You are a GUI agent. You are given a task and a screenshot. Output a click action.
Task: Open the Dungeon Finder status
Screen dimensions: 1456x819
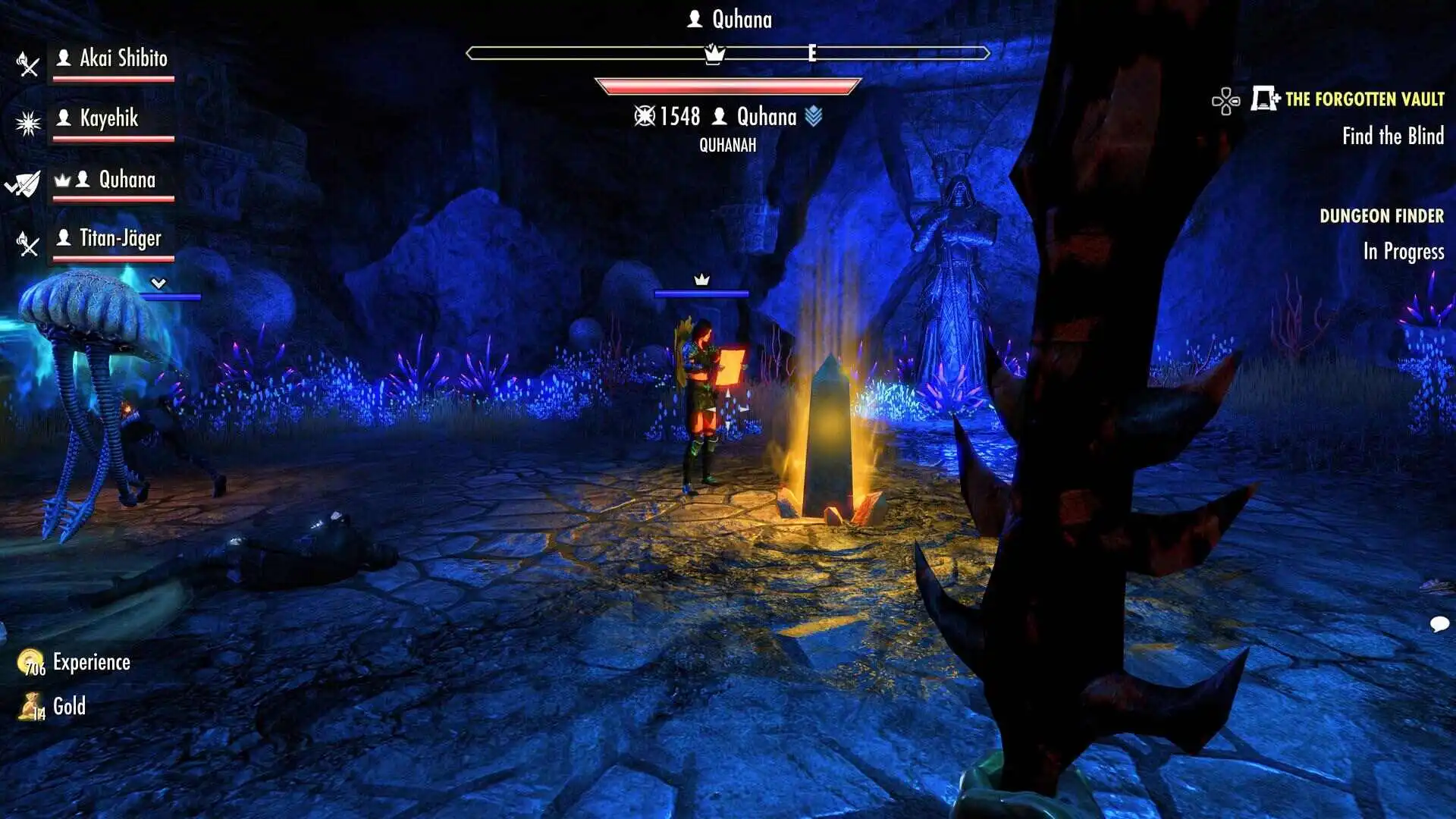(1381, 216)
